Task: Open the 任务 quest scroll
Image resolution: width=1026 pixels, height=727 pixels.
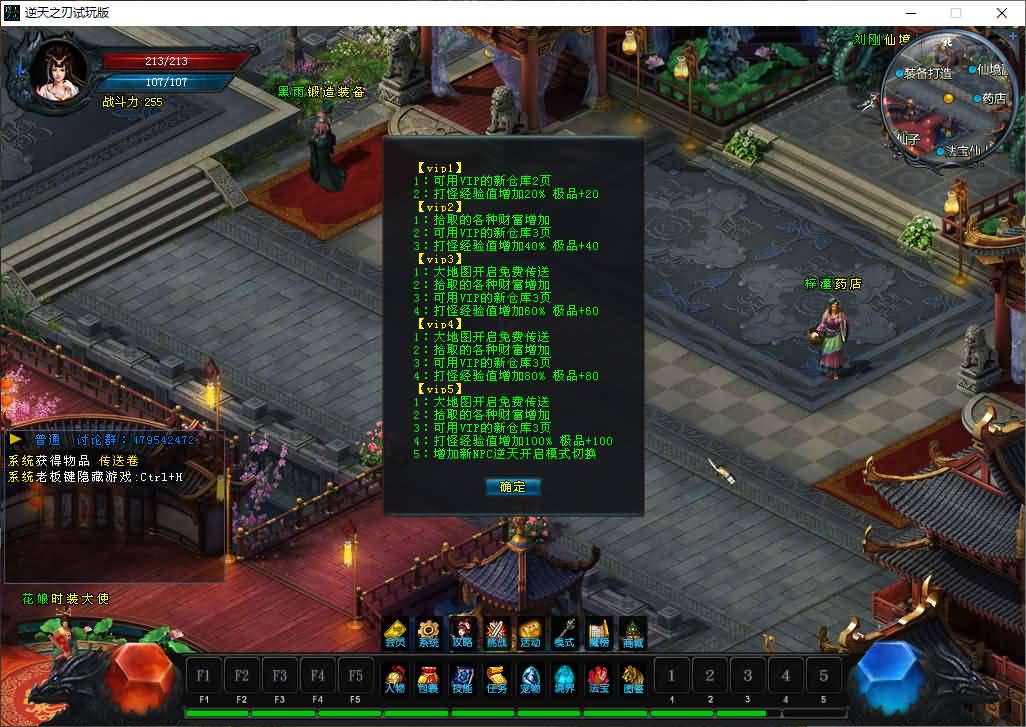Action: [496, 679]
